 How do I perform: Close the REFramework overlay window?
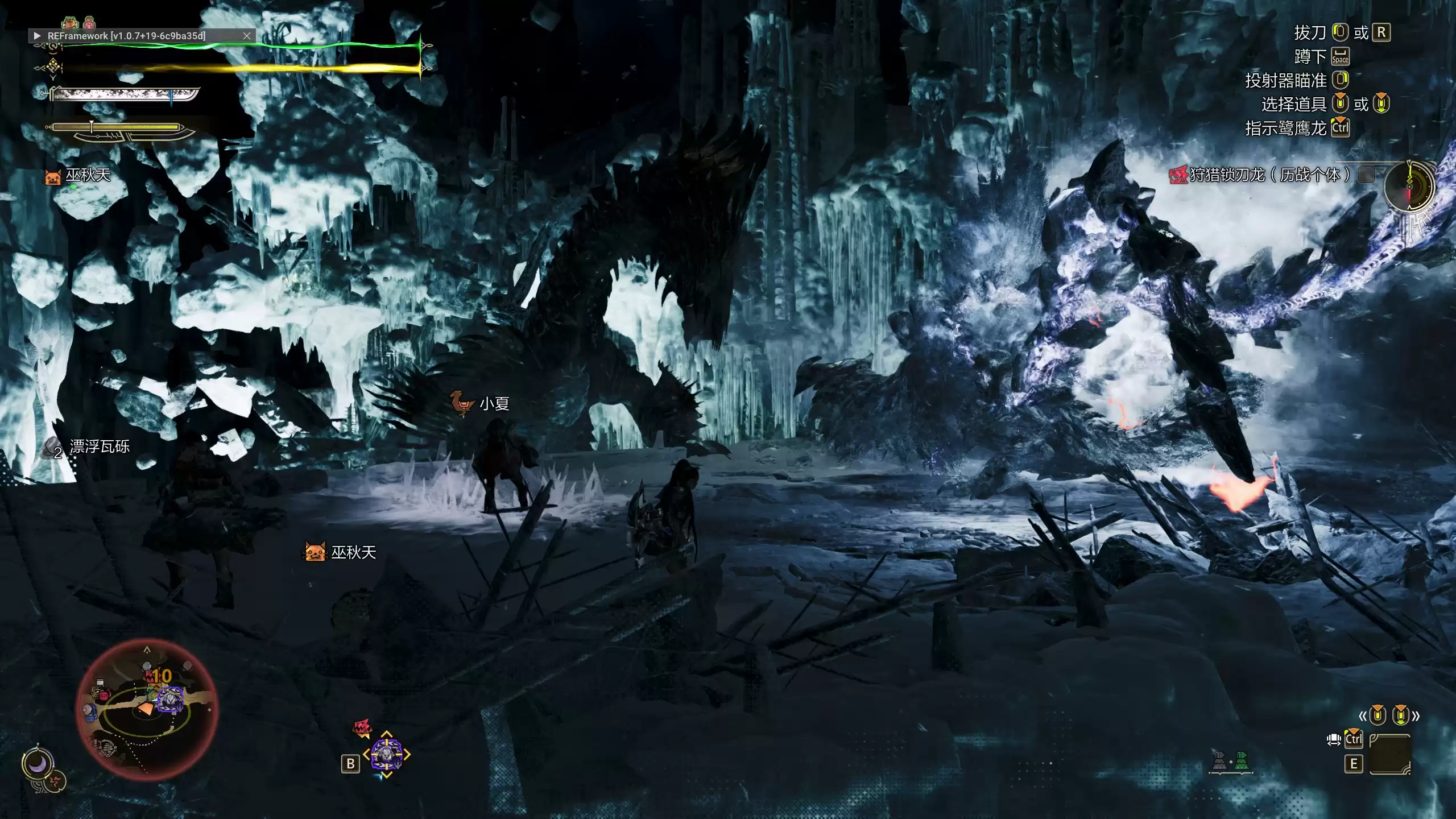point(247,36)
